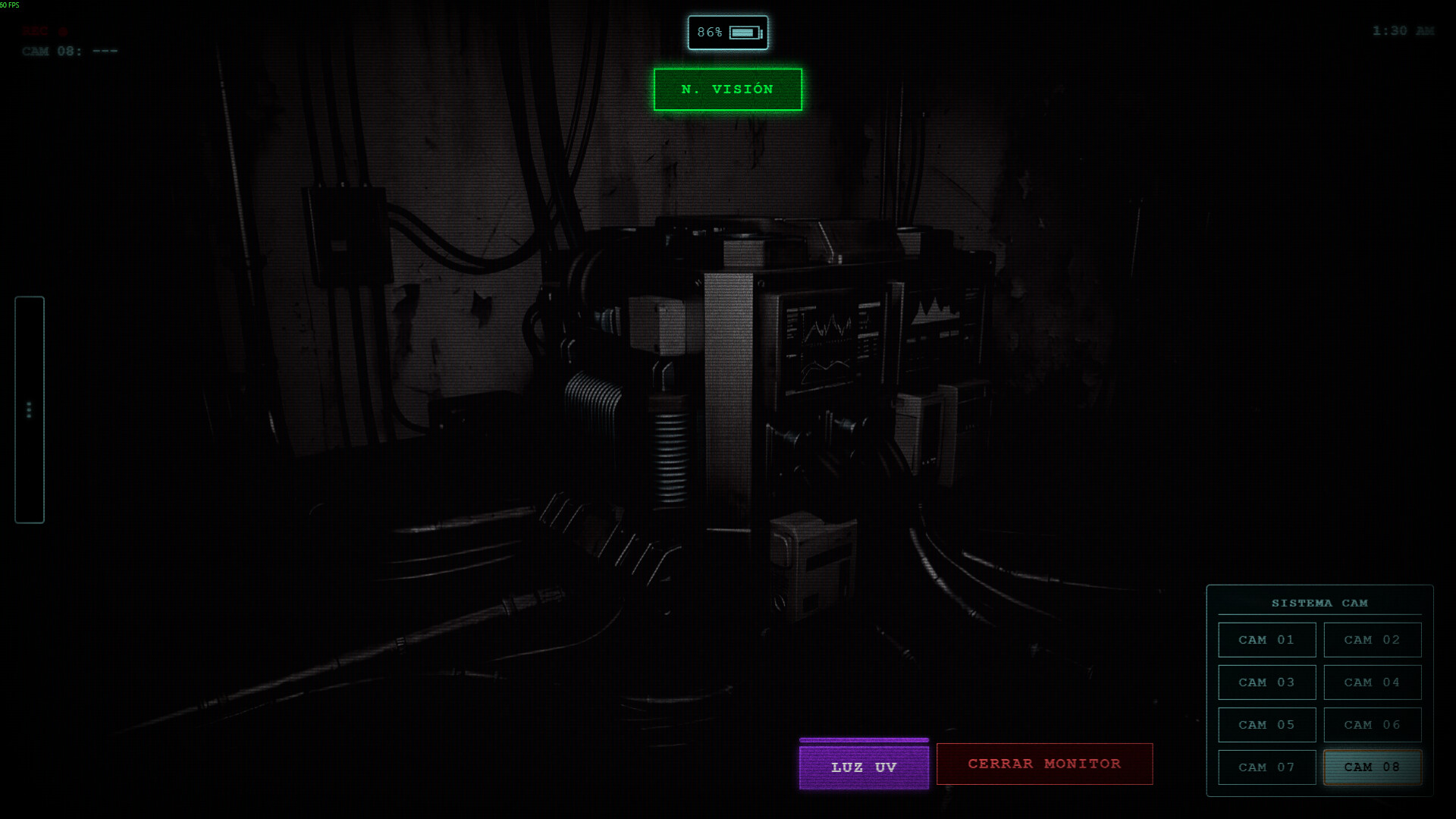
Task: View CAM 03 feed
Action: click(x=1266, y=682)
